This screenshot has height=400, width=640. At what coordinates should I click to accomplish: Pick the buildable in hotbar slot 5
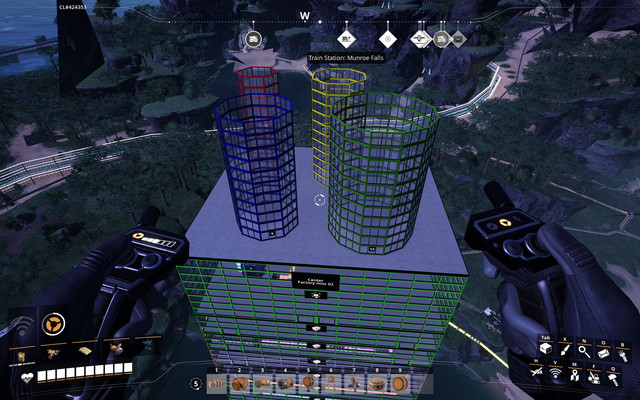coord(308,383)
